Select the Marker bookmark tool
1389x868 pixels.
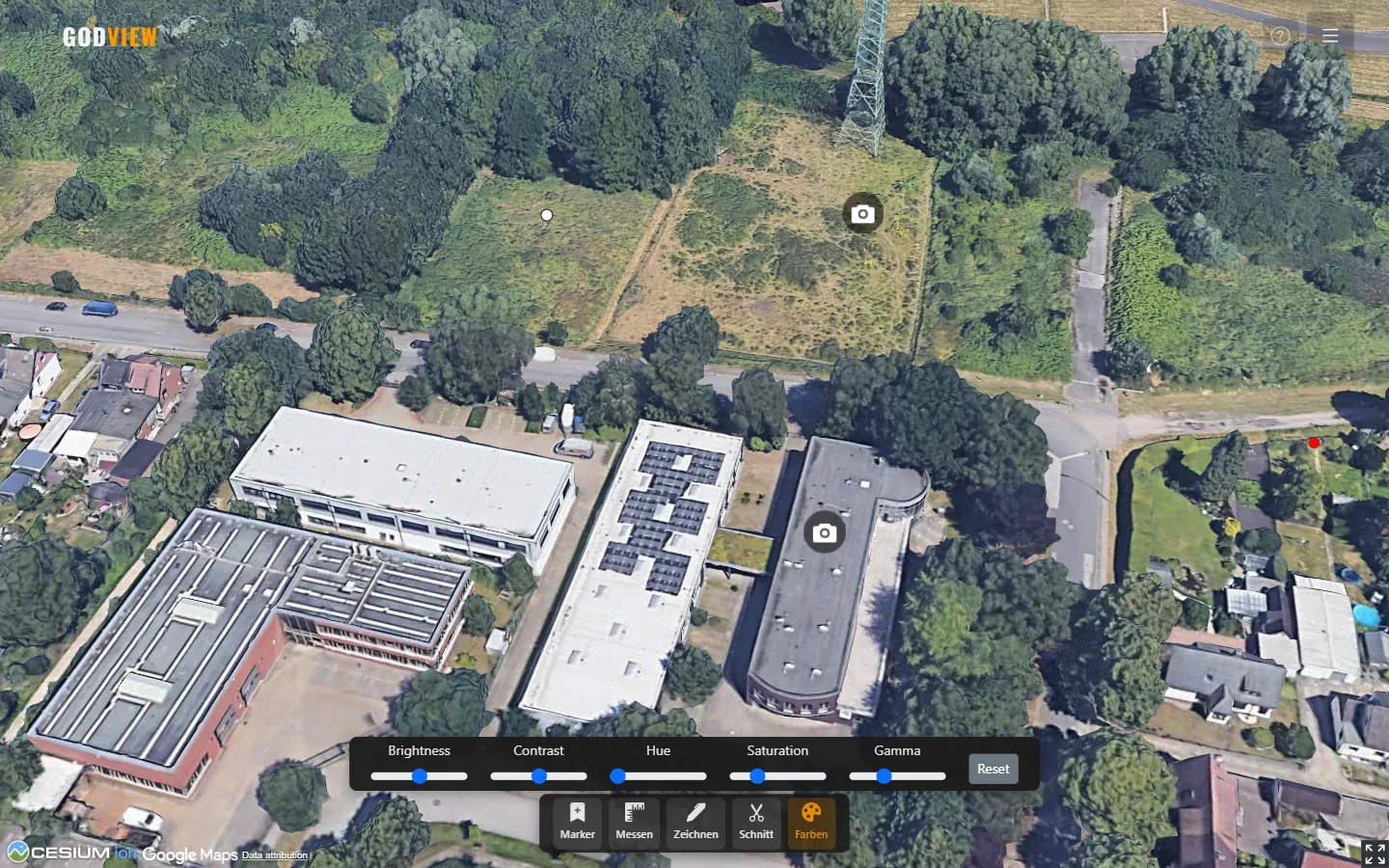coord(576,823)
